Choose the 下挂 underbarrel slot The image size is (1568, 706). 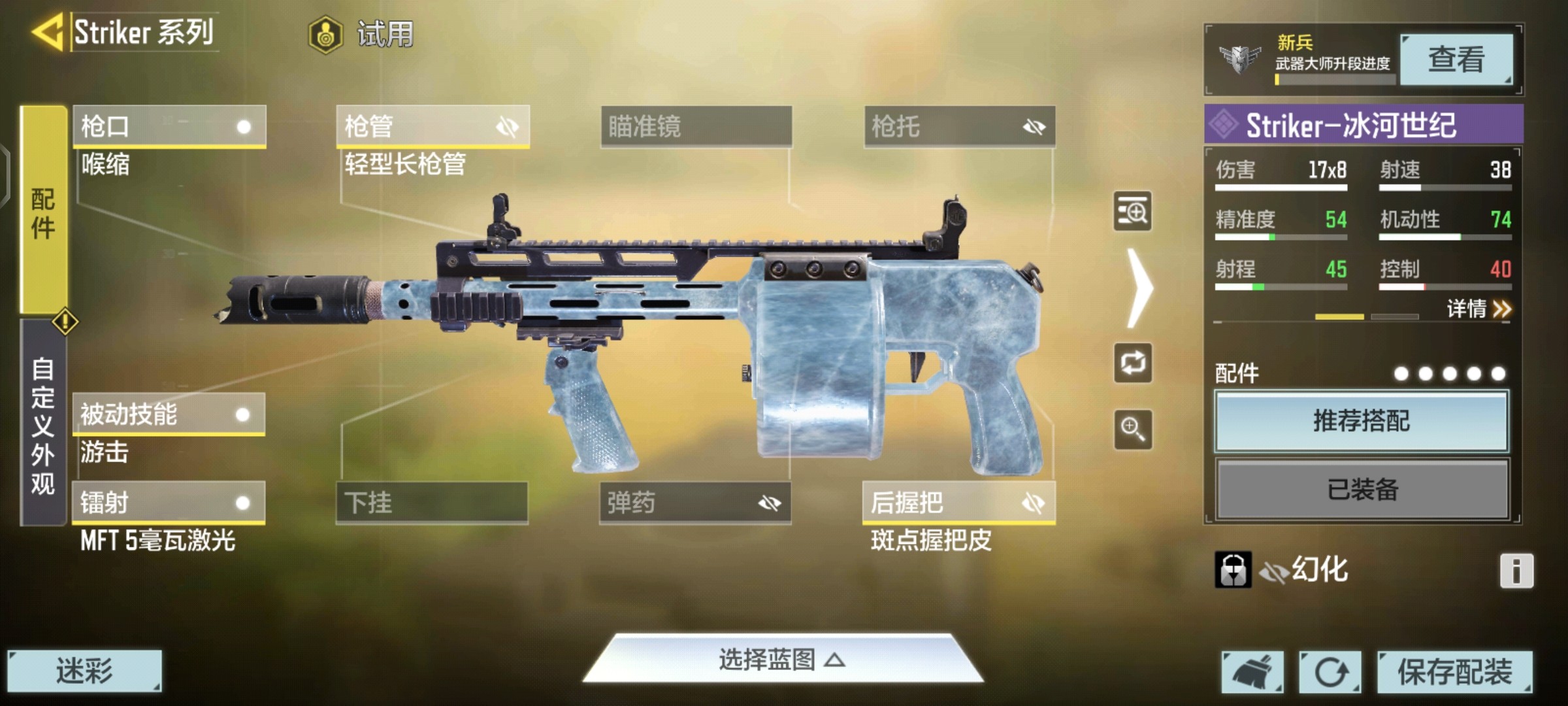click(x=432, y=503)
